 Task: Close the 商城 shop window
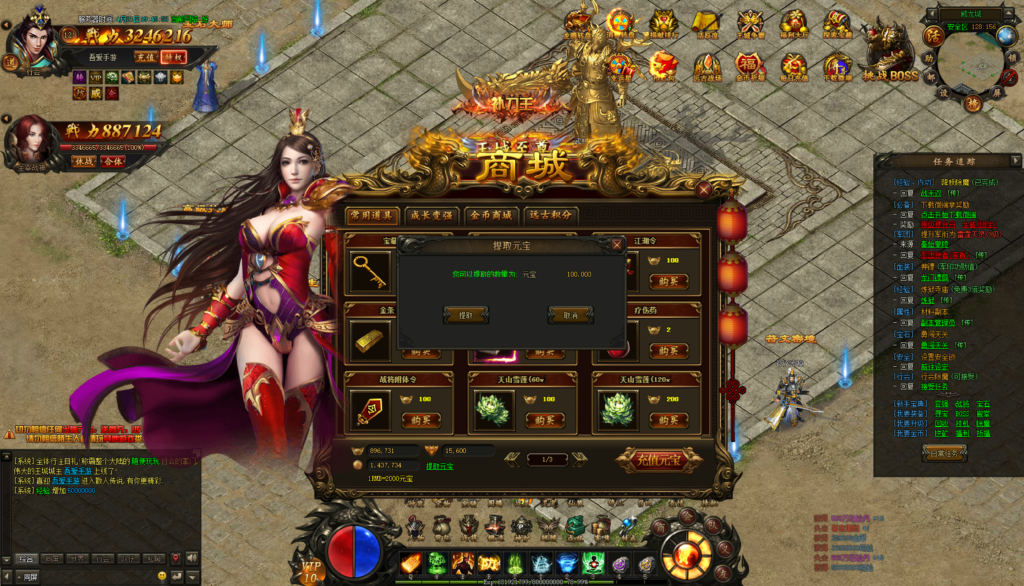tap(704, 188)
